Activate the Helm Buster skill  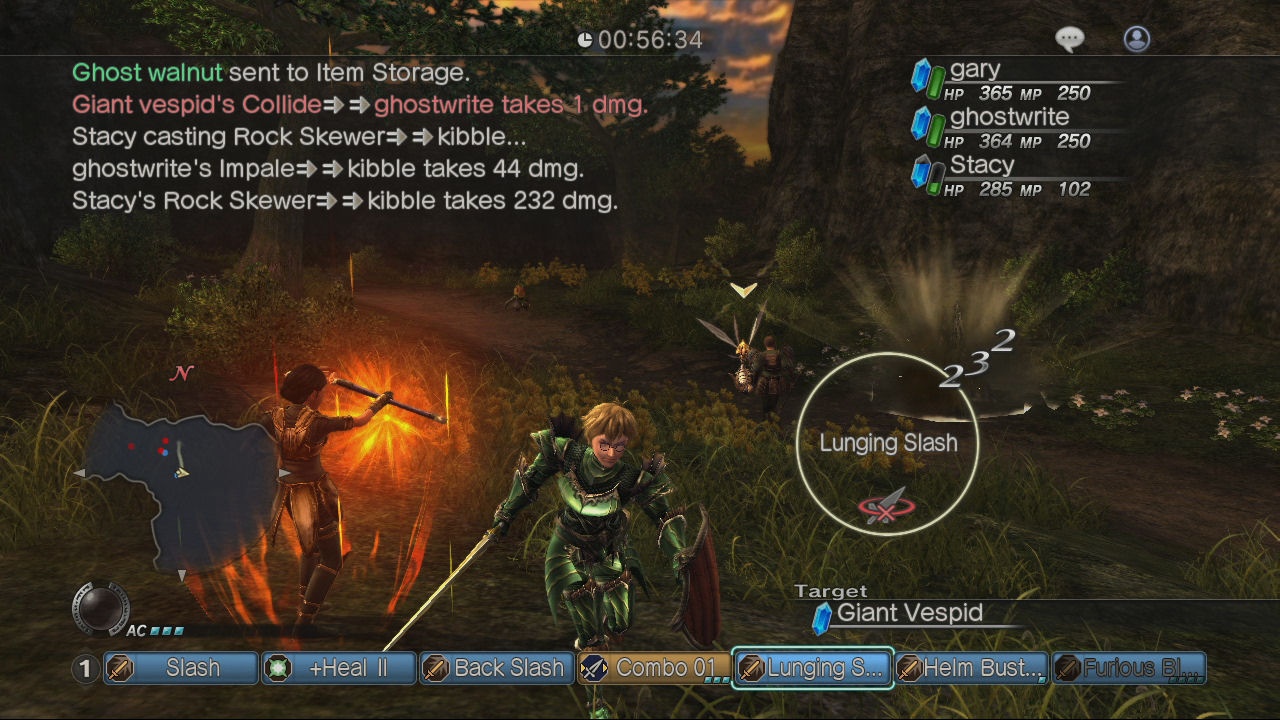pyautogui.click(x=970, y=668)
